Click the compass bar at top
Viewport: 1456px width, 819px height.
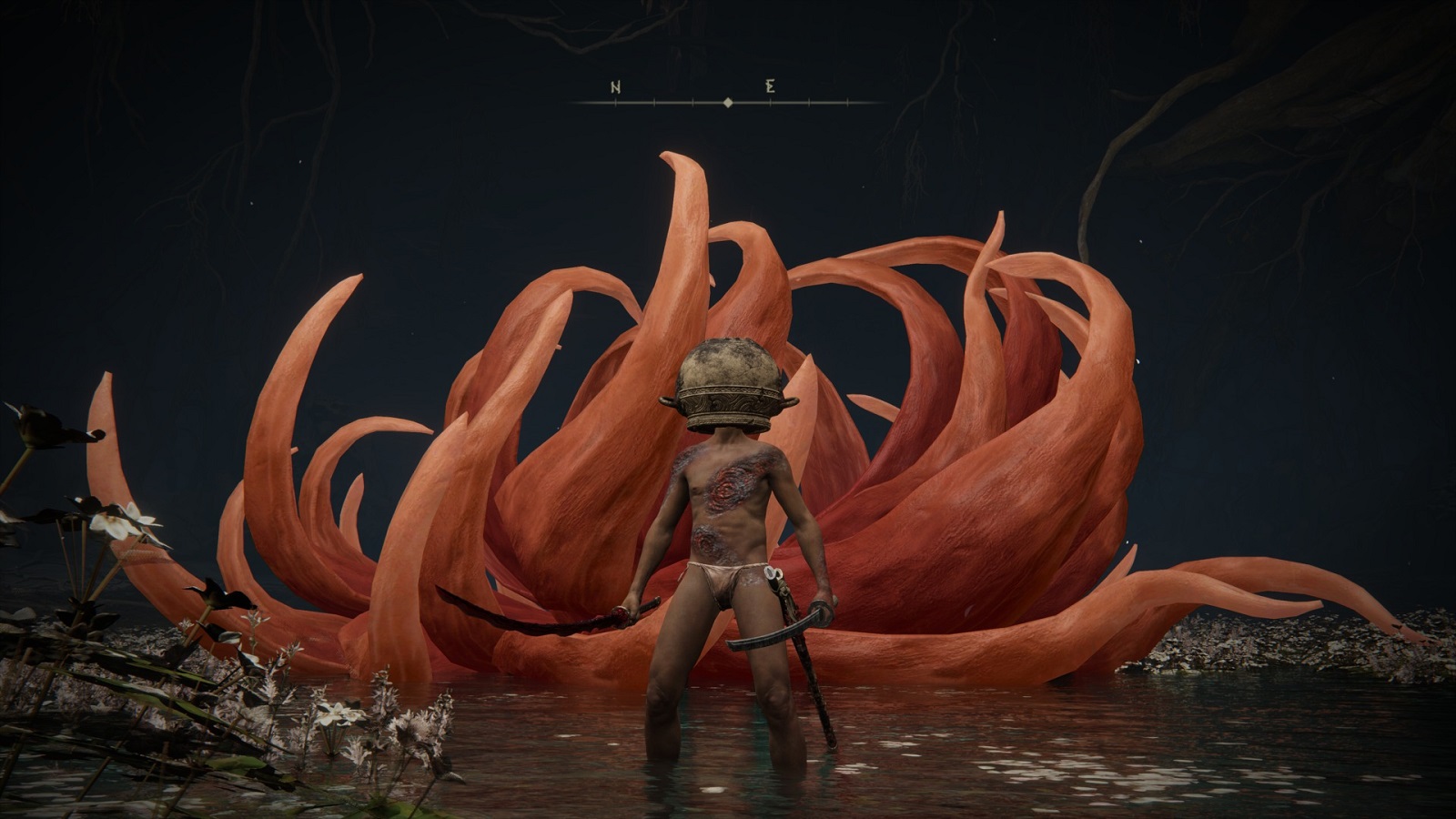point(728,102)
